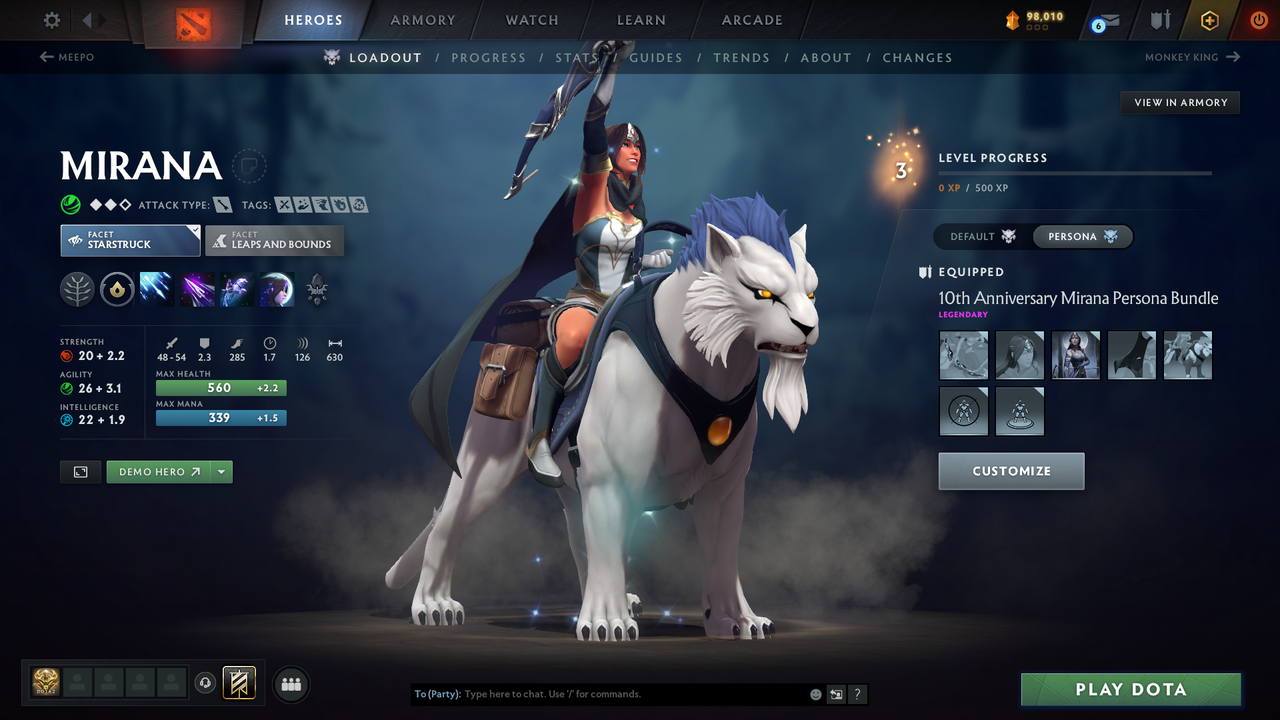The width and height of the screenshot is (1280, 720).
Task: Switch to the Stats tab
Action: [x=576, y=58]
